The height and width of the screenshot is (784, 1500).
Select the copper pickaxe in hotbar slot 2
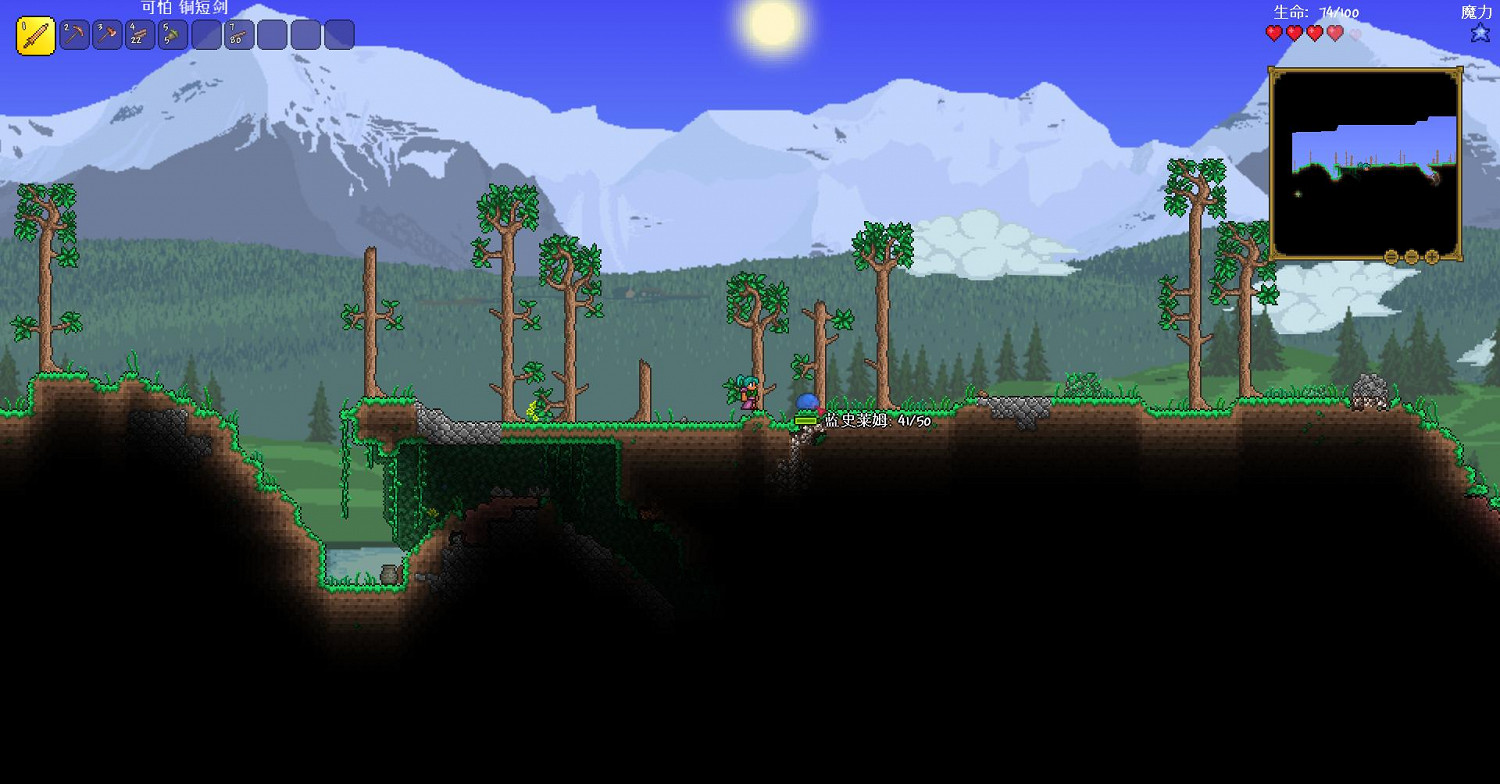click(73, 34)
